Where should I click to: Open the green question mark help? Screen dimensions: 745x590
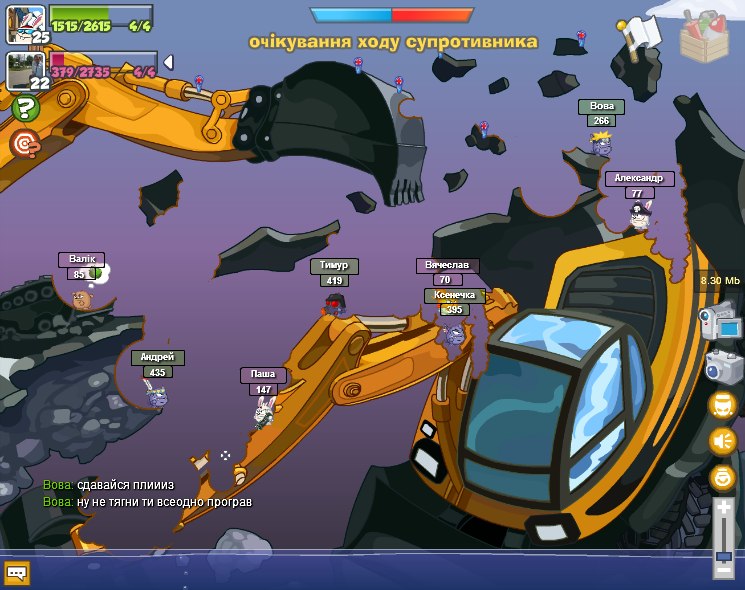coord(24,109)
